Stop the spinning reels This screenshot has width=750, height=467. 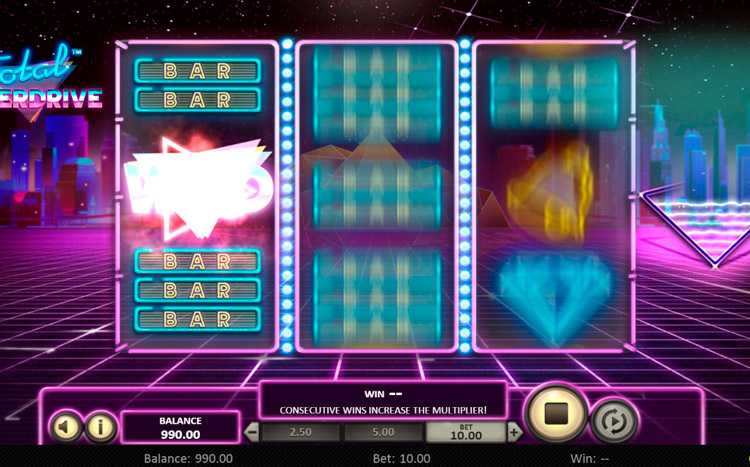pyautogui.click(x=553, y=413)
